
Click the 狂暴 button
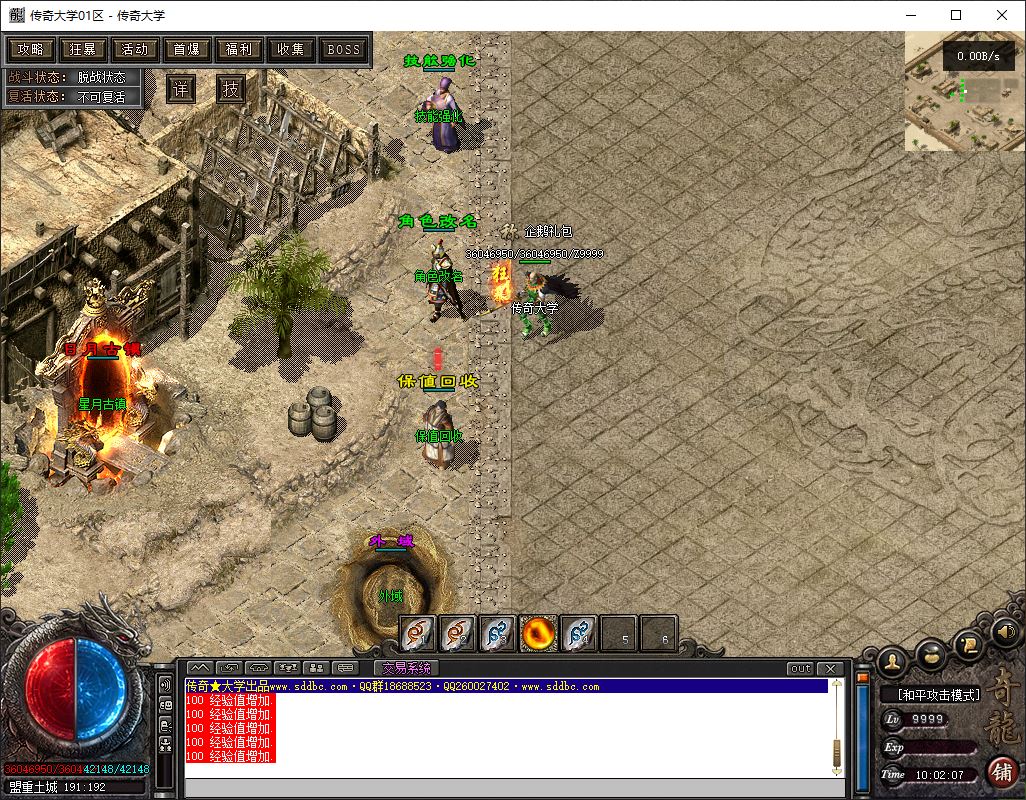83,49
